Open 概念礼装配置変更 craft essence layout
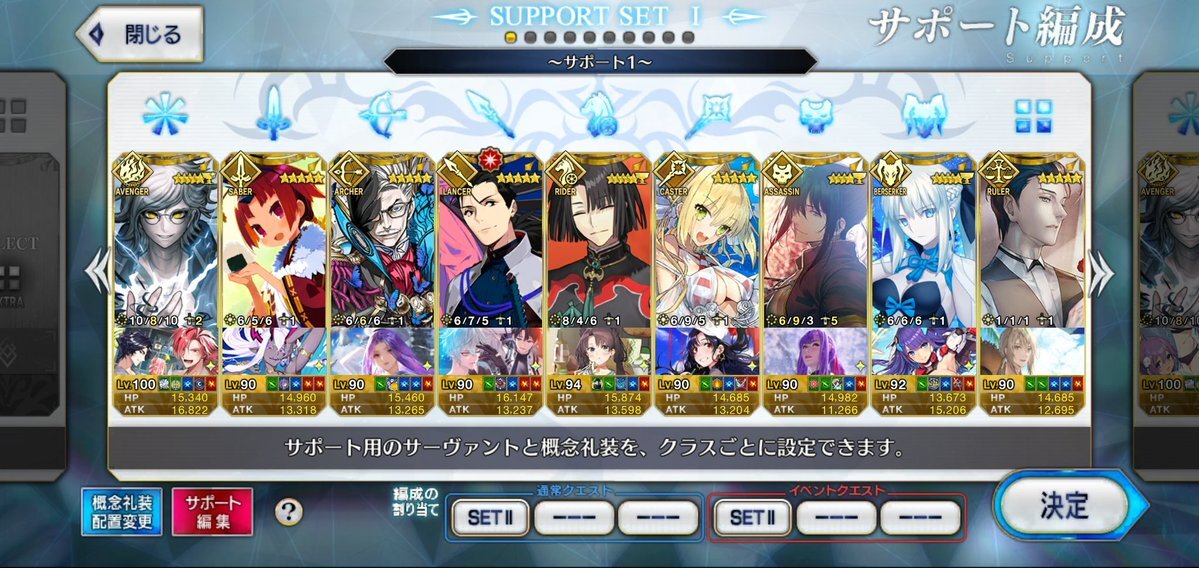Viewport: 1199px width, 568px height. (x=122, y=512)
